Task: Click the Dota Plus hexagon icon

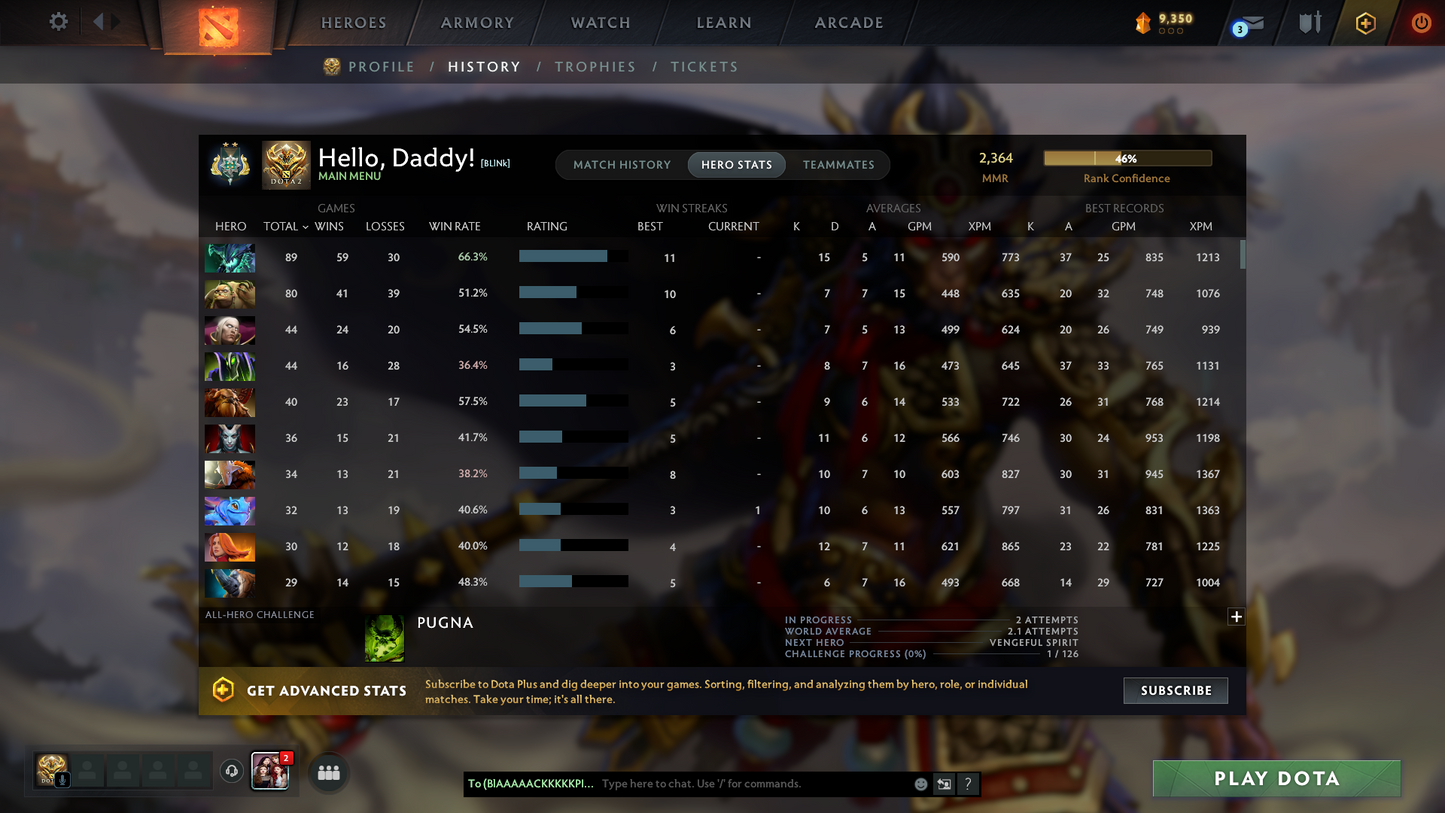Action: coord(1366,22)
